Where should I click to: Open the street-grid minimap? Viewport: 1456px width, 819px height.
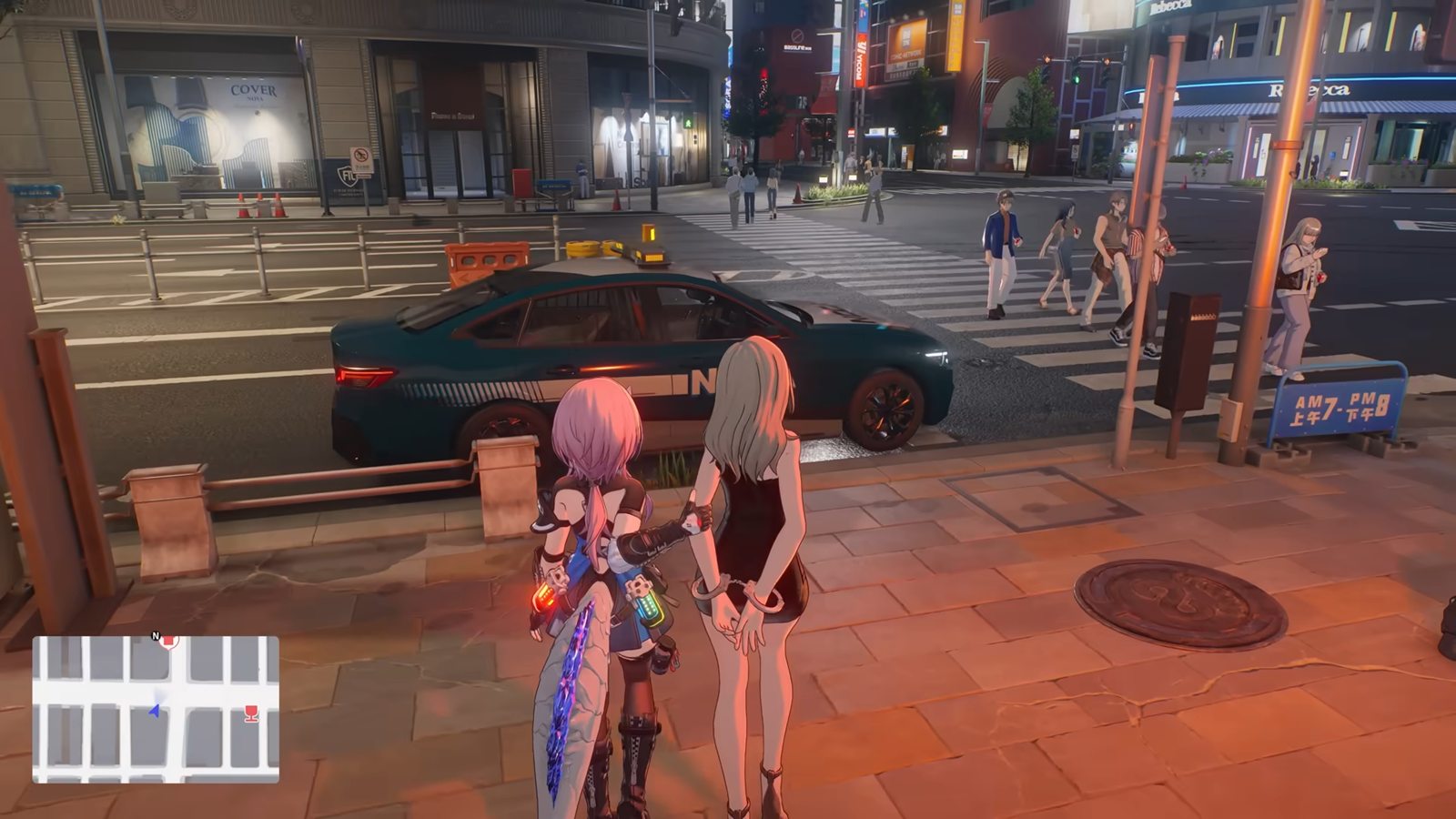[156, 710]
